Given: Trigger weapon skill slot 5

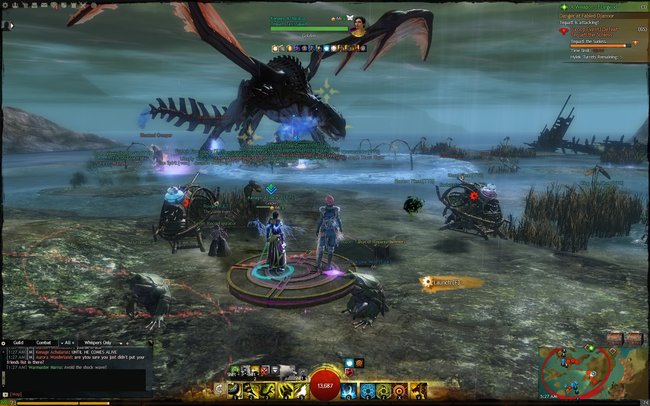Looking at the screenshot, I should point(299,389).
